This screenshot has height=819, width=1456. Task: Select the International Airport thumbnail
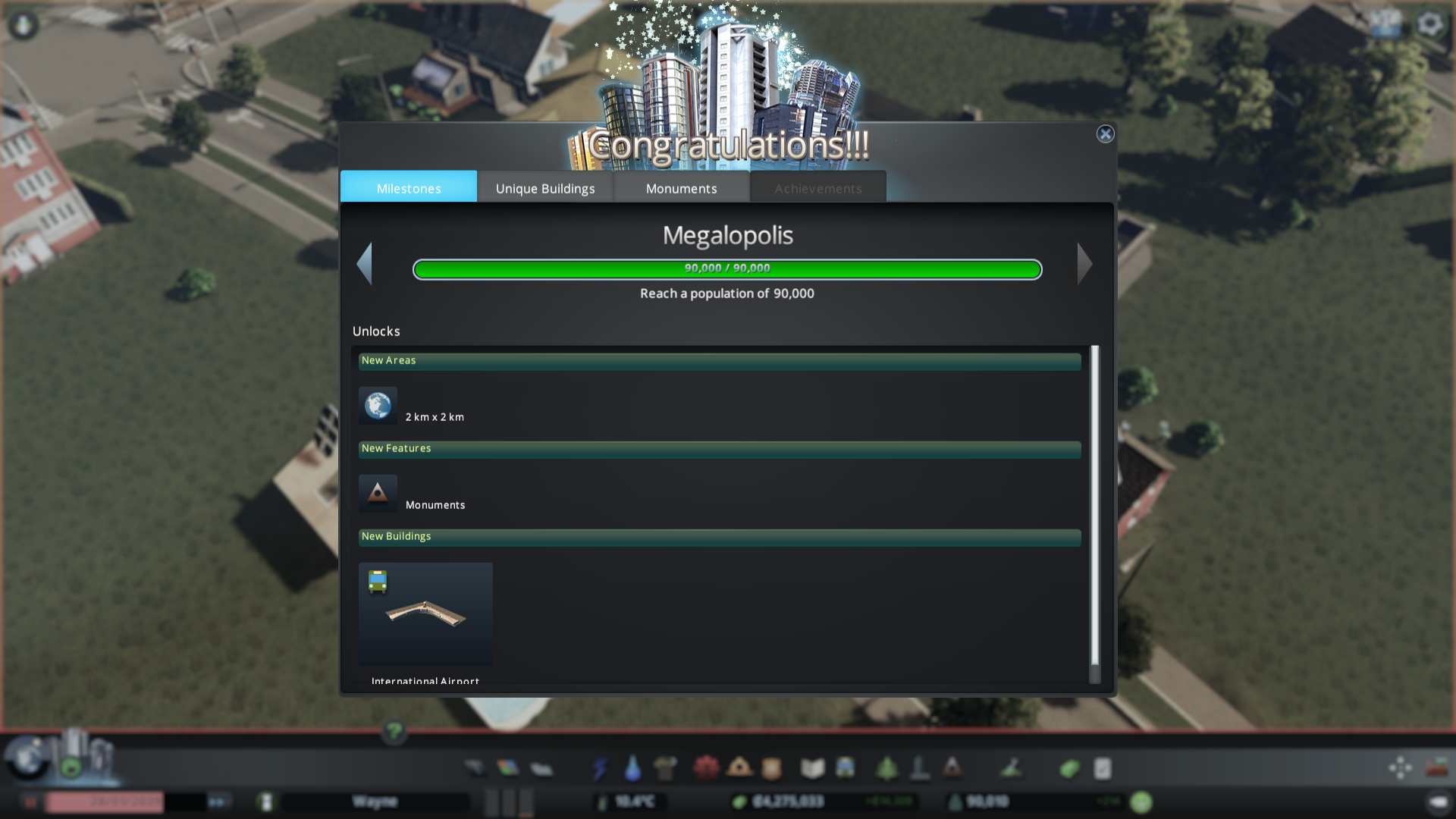pos(425,614)
